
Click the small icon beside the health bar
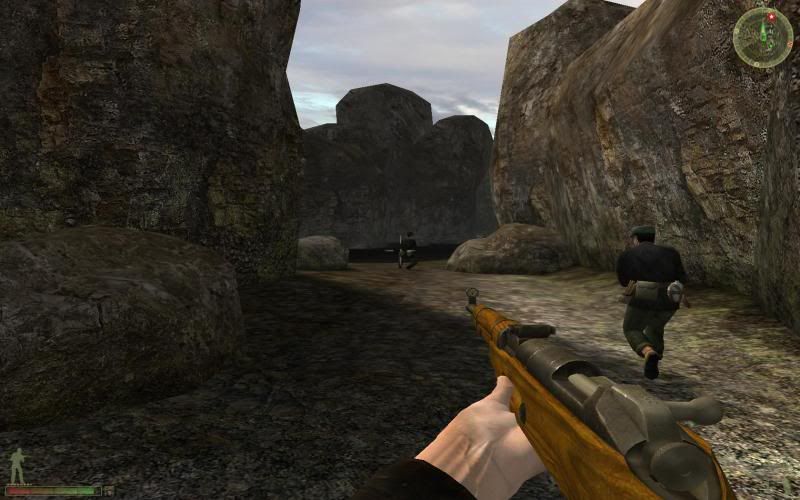click(x=109, y=490)
